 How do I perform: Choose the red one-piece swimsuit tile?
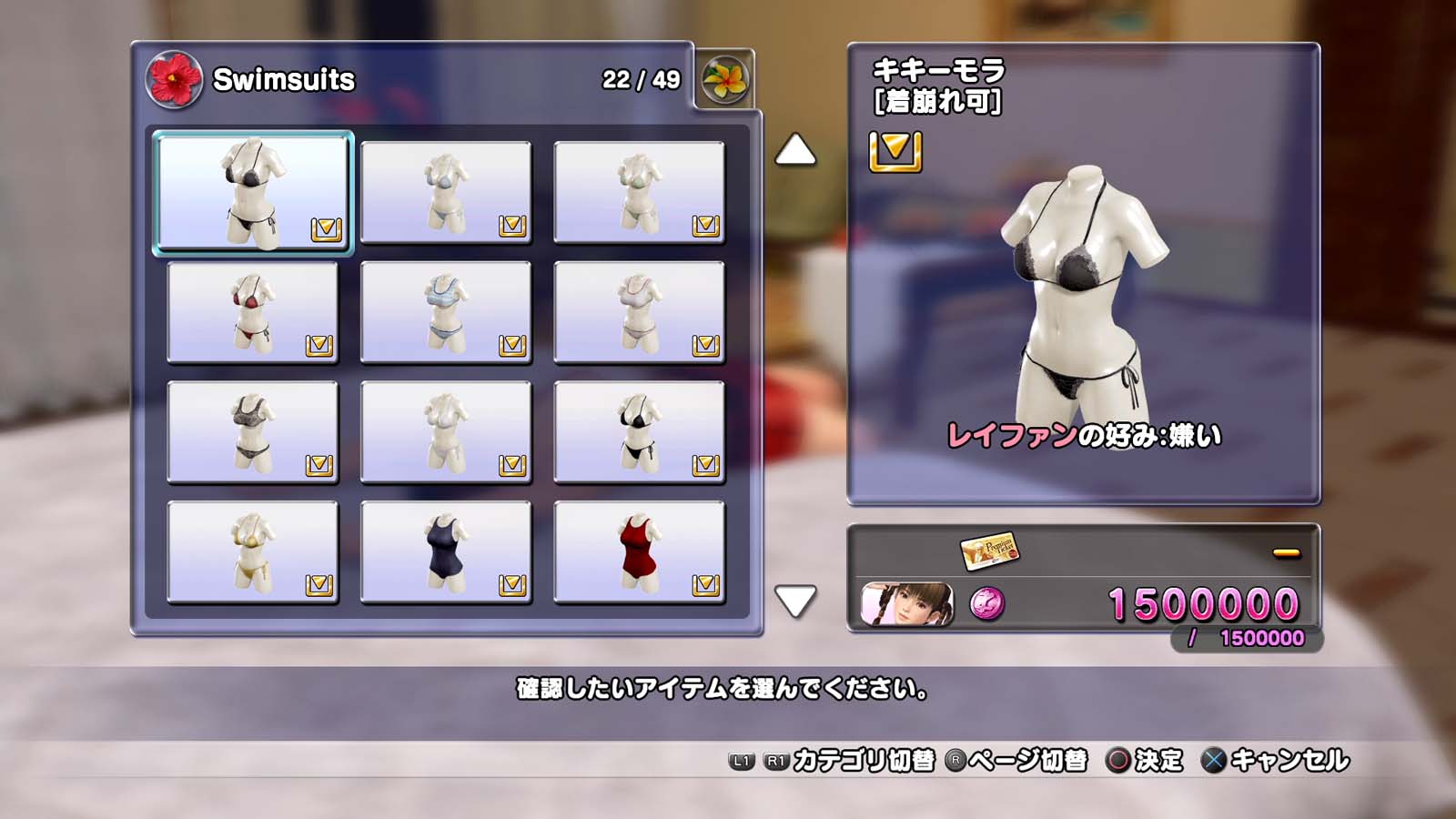point(639,553)
